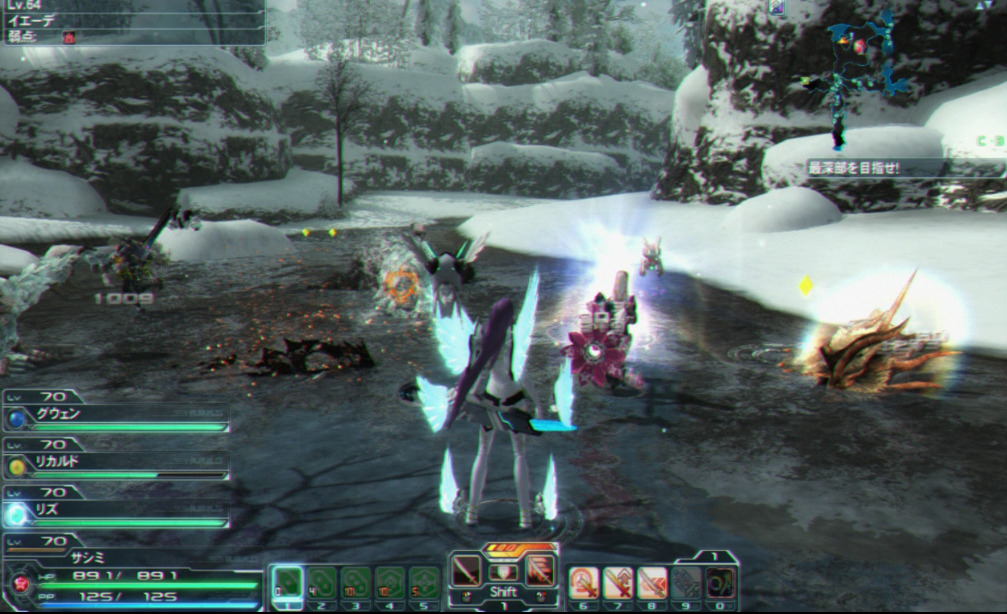
Task: Select party member リズ in the party list
Action: 115,510
